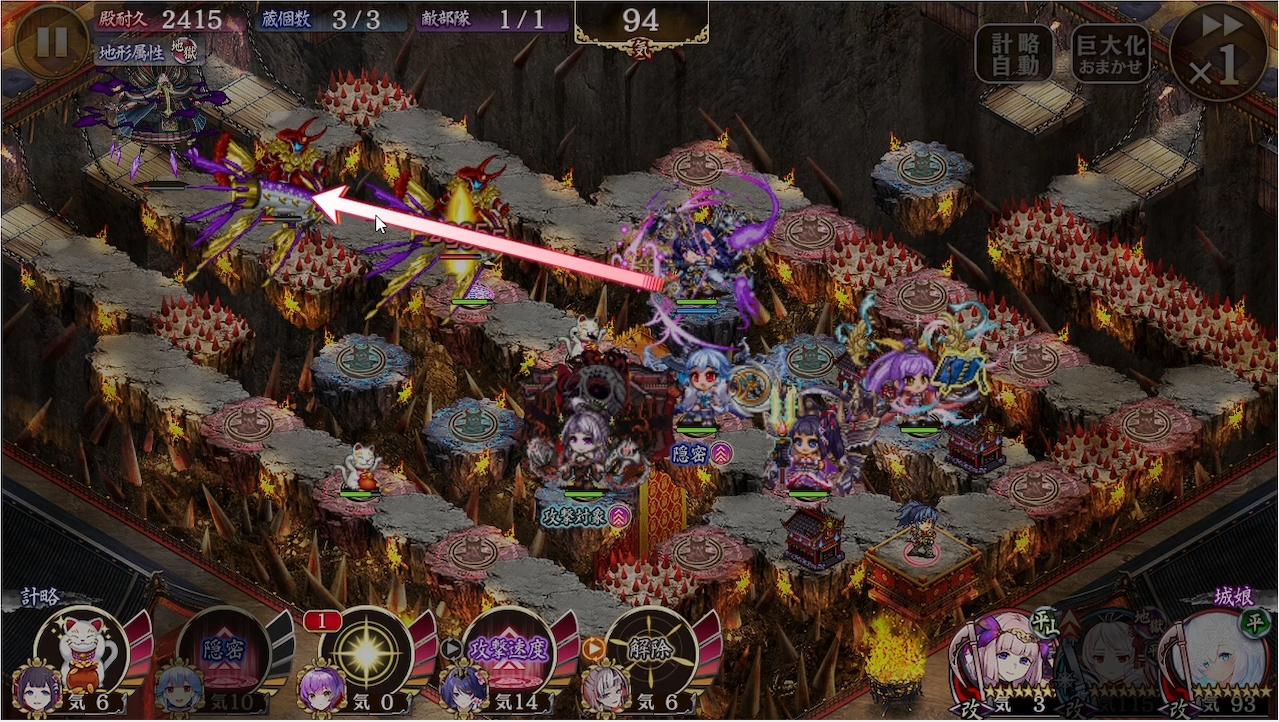Change the ×1 game speed

tap(1218, 52)
